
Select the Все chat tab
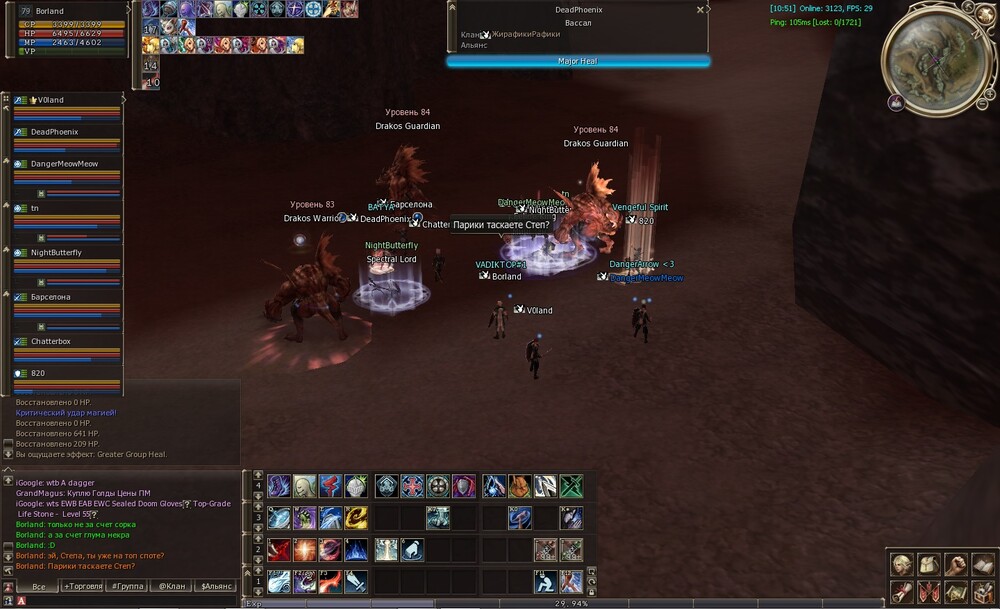38,586
